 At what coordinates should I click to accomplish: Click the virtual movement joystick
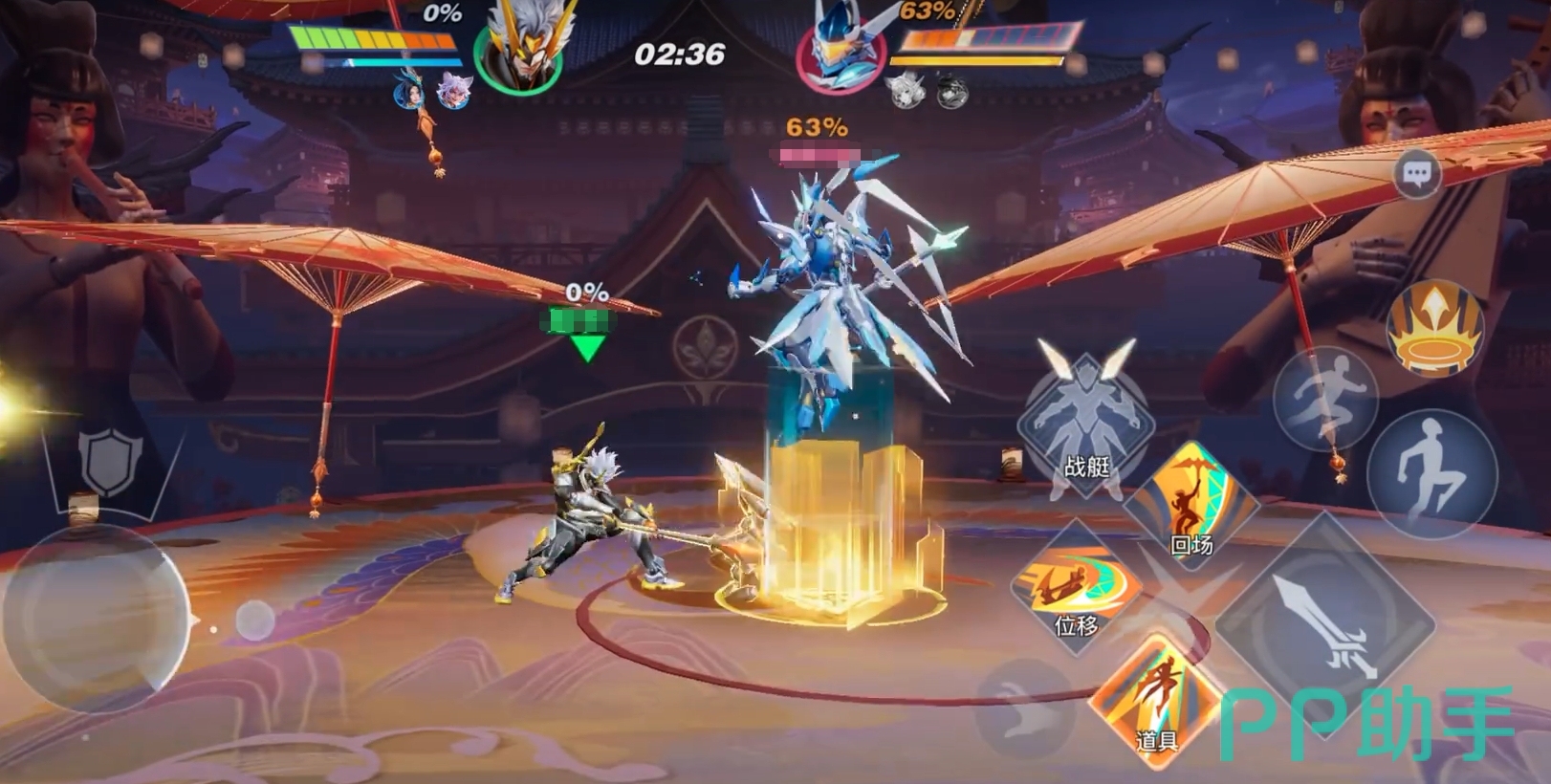tap(96, 617)
